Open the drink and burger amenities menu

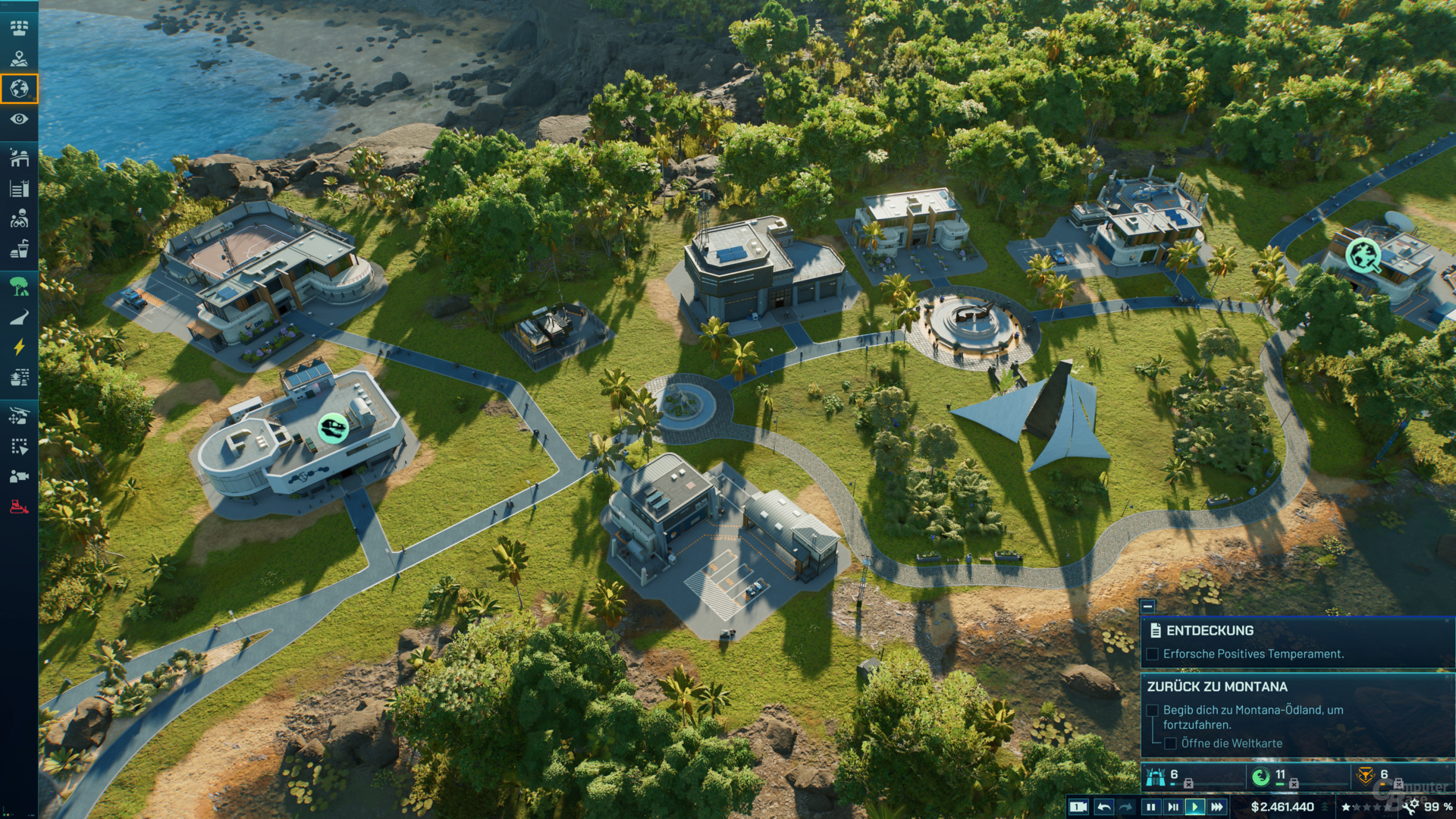coord(19,249)
